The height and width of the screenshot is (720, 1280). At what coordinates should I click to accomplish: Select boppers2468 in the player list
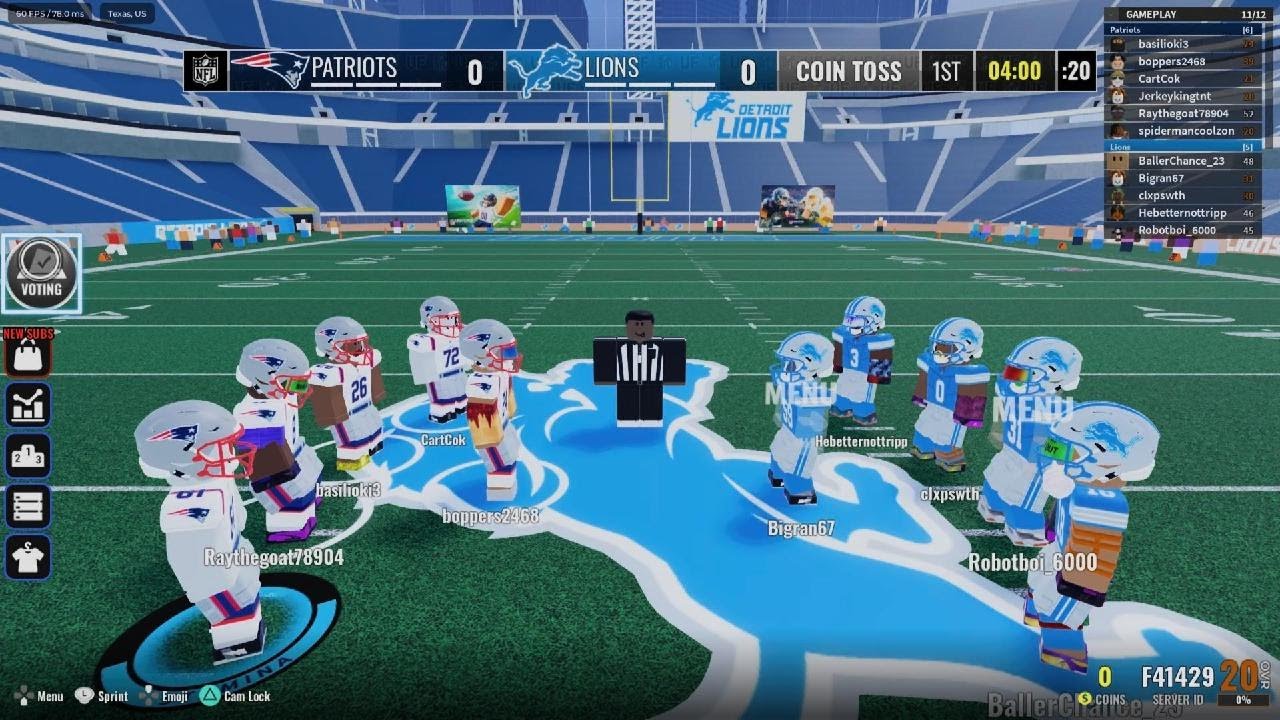click(x=1171, y=62)
